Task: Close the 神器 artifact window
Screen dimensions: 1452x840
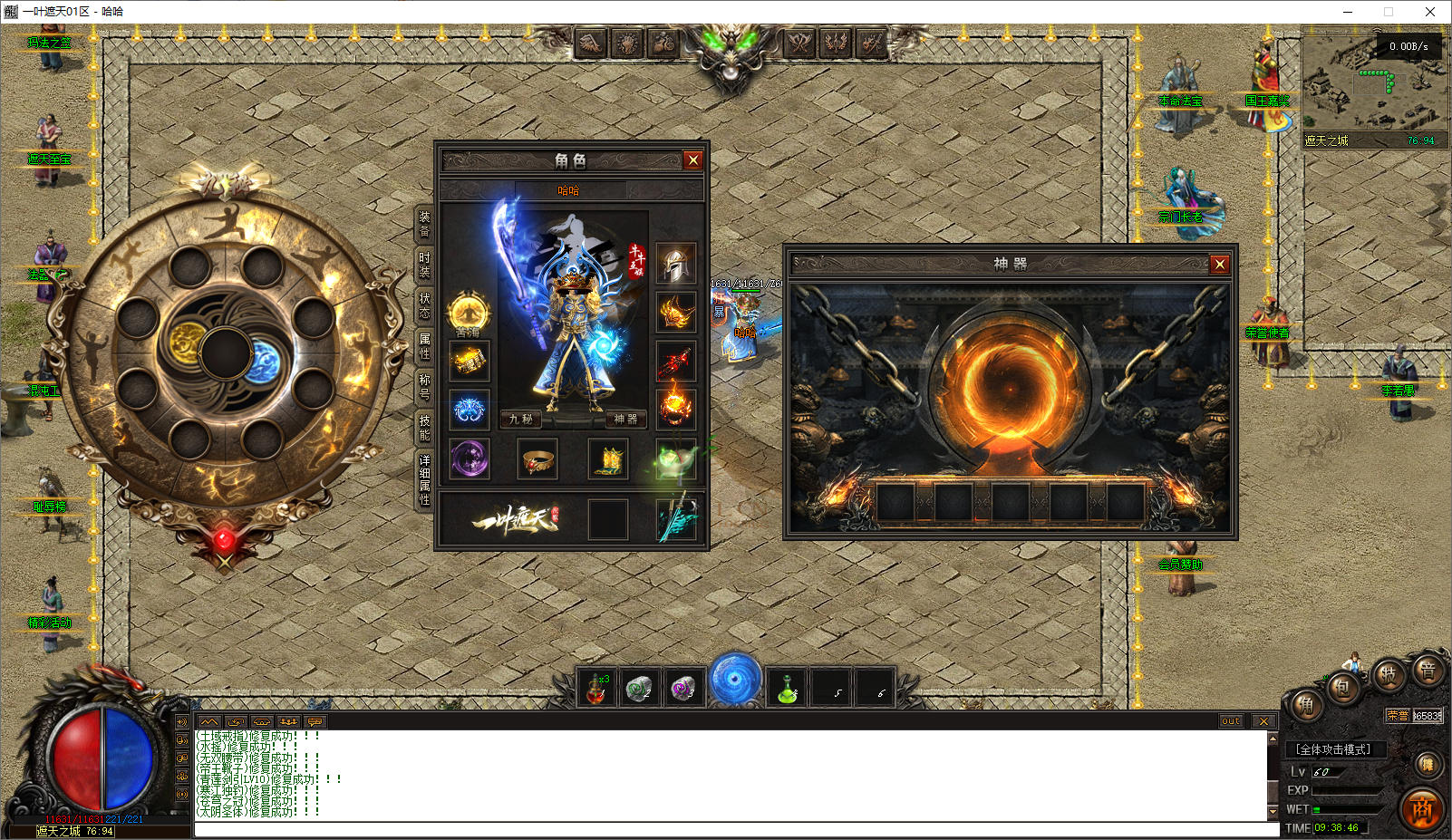Action: [x=1219, y=264]
